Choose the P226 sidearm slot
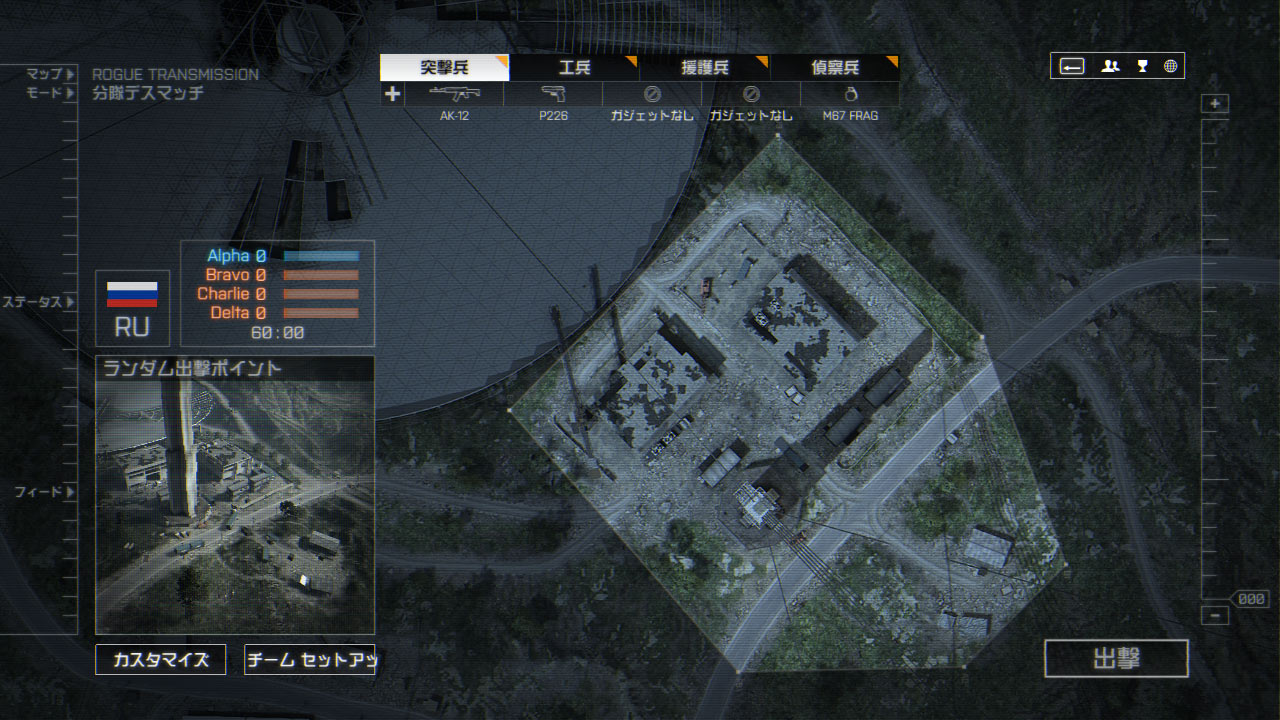The height and width of the screenshot is (720, 1280). (553, 95)
